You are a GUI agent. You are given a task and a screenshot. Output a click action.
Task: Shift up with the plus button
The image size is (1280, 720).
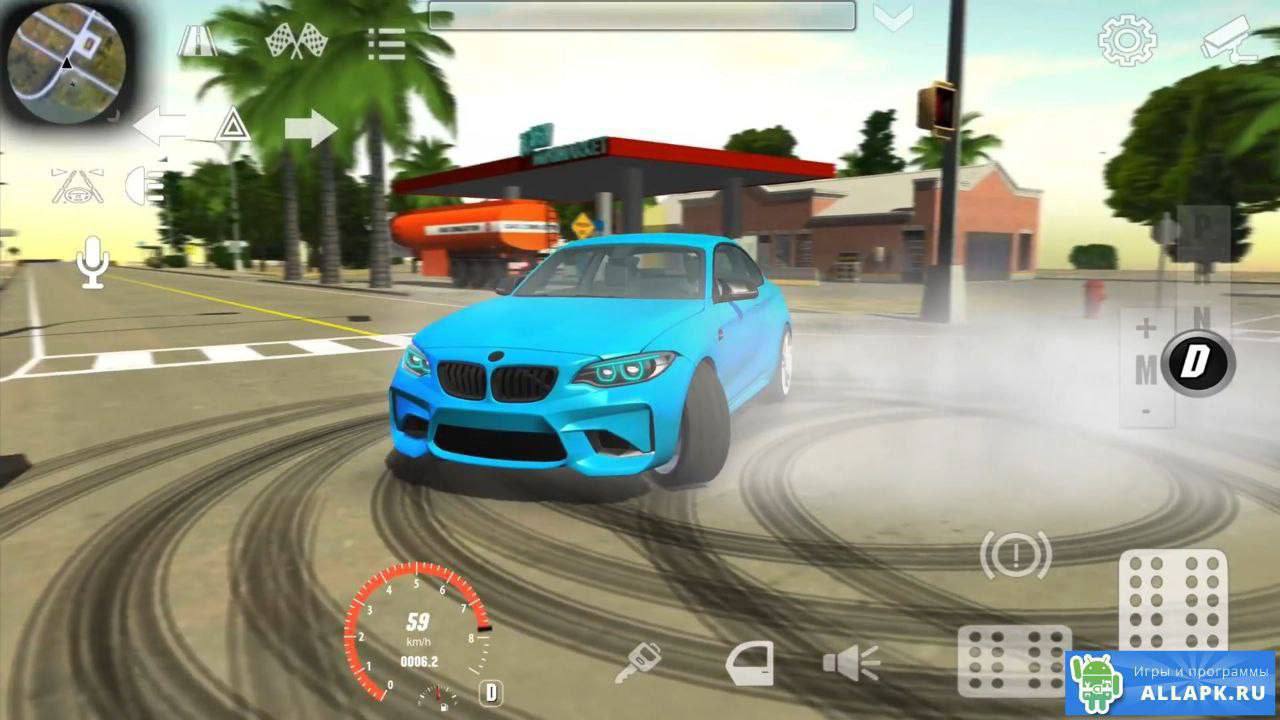1146,328
